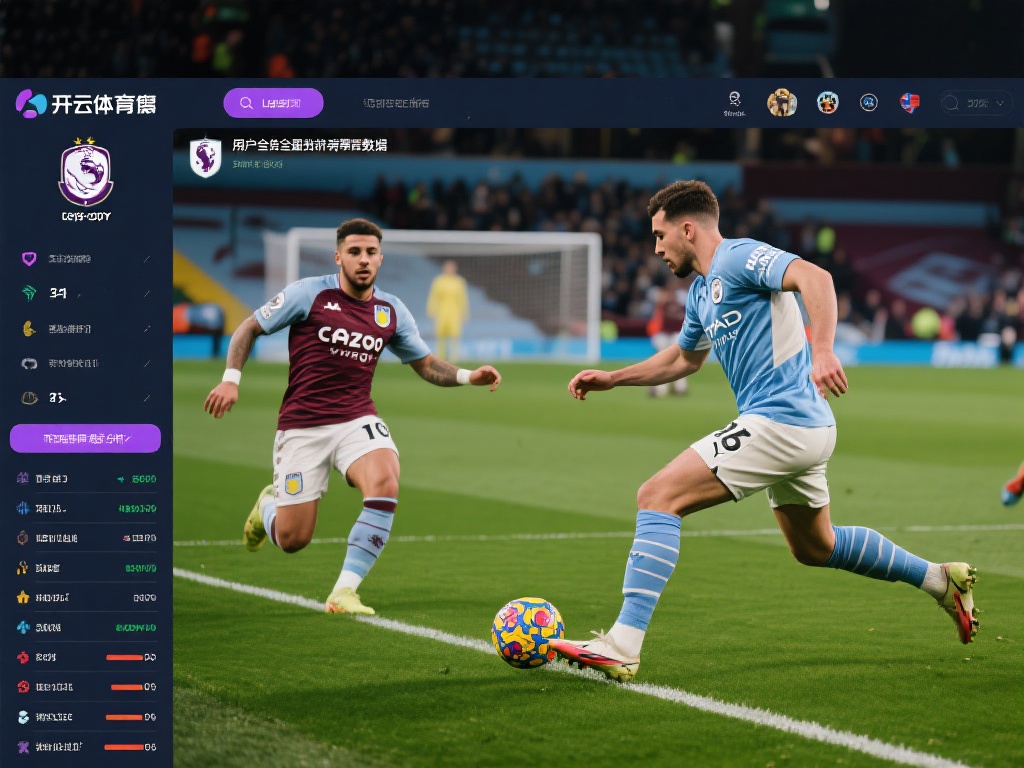Open the purple search pill in the top bar

pyautogui.click(x=273, y=103)
